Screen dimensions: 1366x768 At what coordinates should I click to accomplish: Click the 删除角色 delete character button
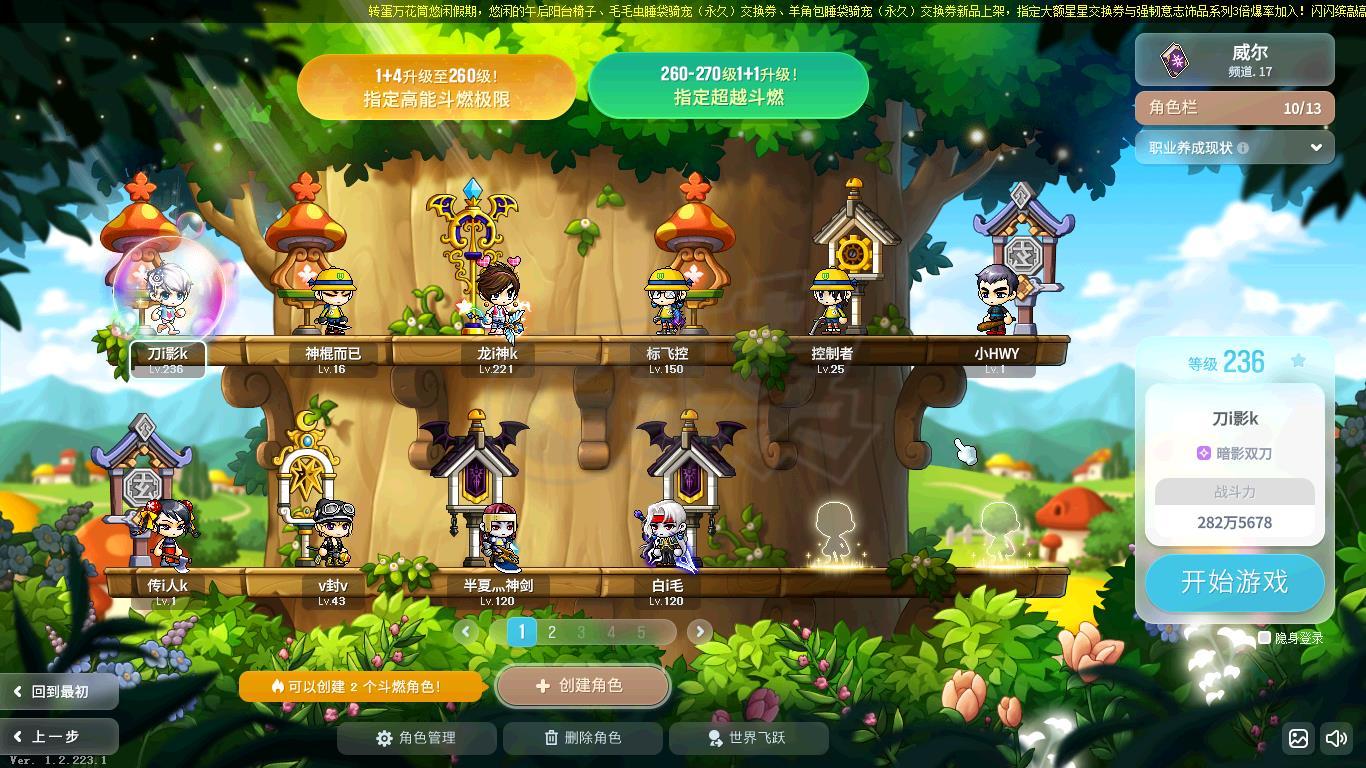583,738
